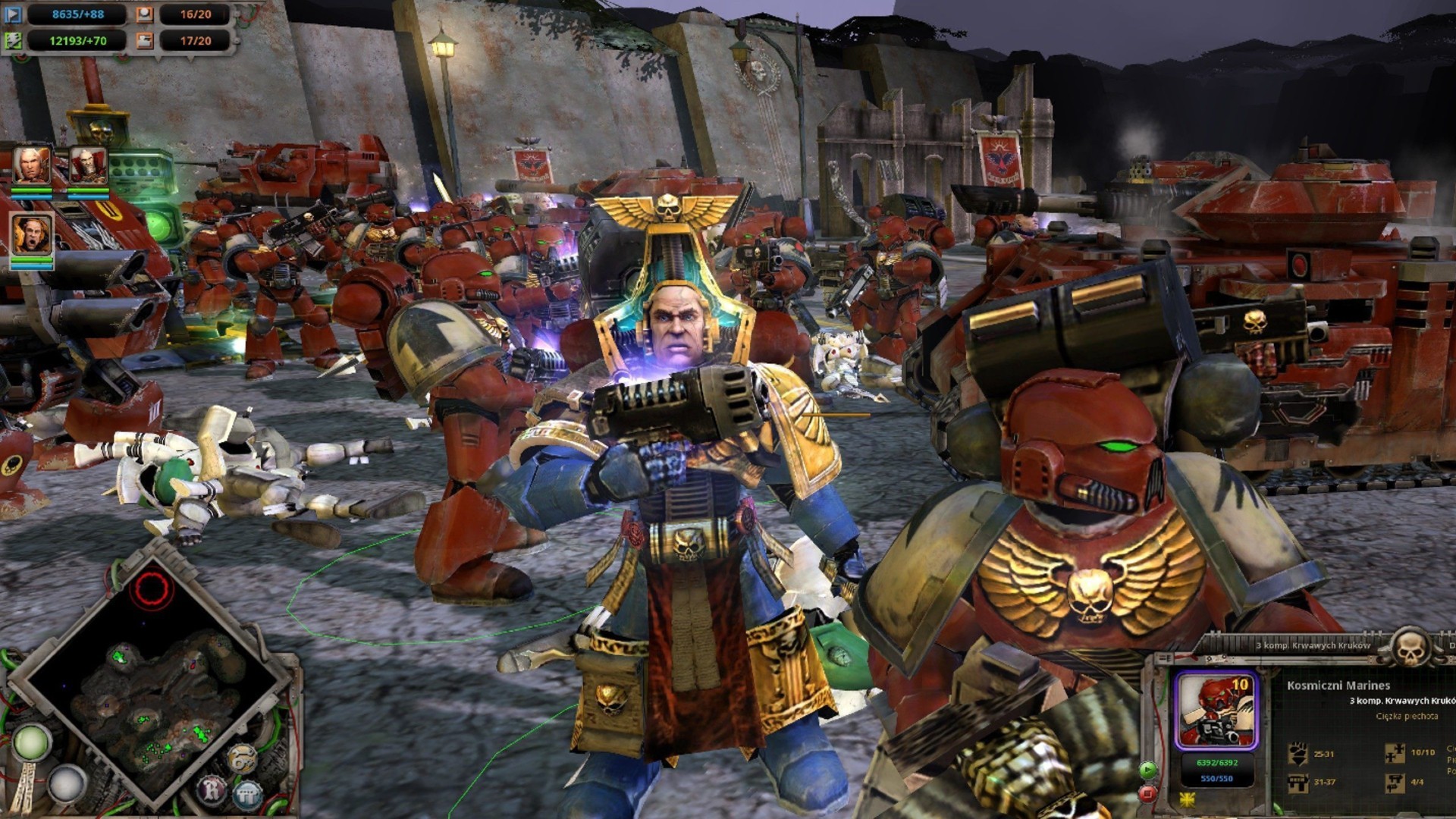1456x819 pixels.
Task: Open the chat panel icon near minimap
Action: pyautogui.click(x=247, y=794)
